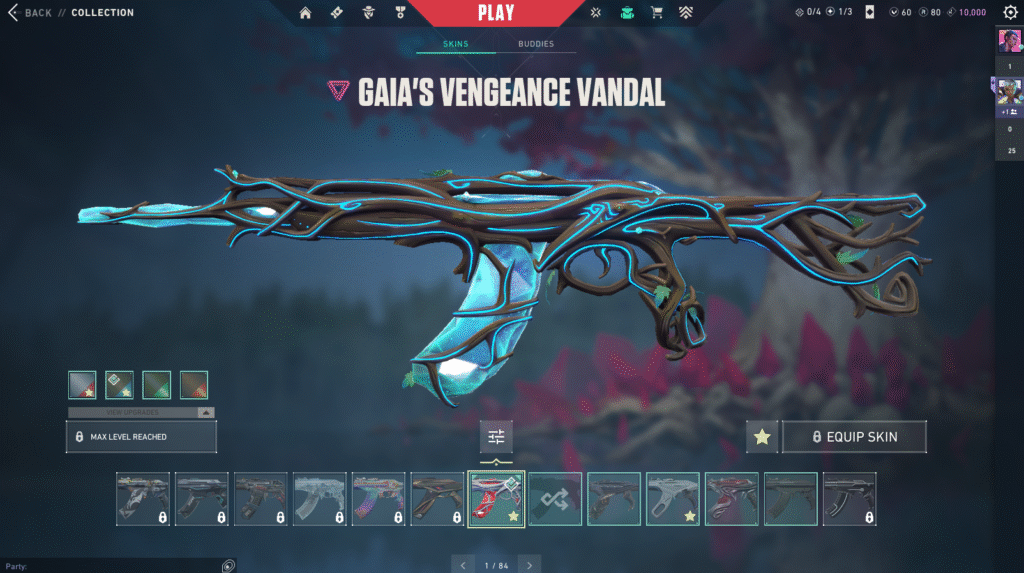The image size is (1024, 573).
Task: Open the home icon in top navigation
Action: coord(306,13)
